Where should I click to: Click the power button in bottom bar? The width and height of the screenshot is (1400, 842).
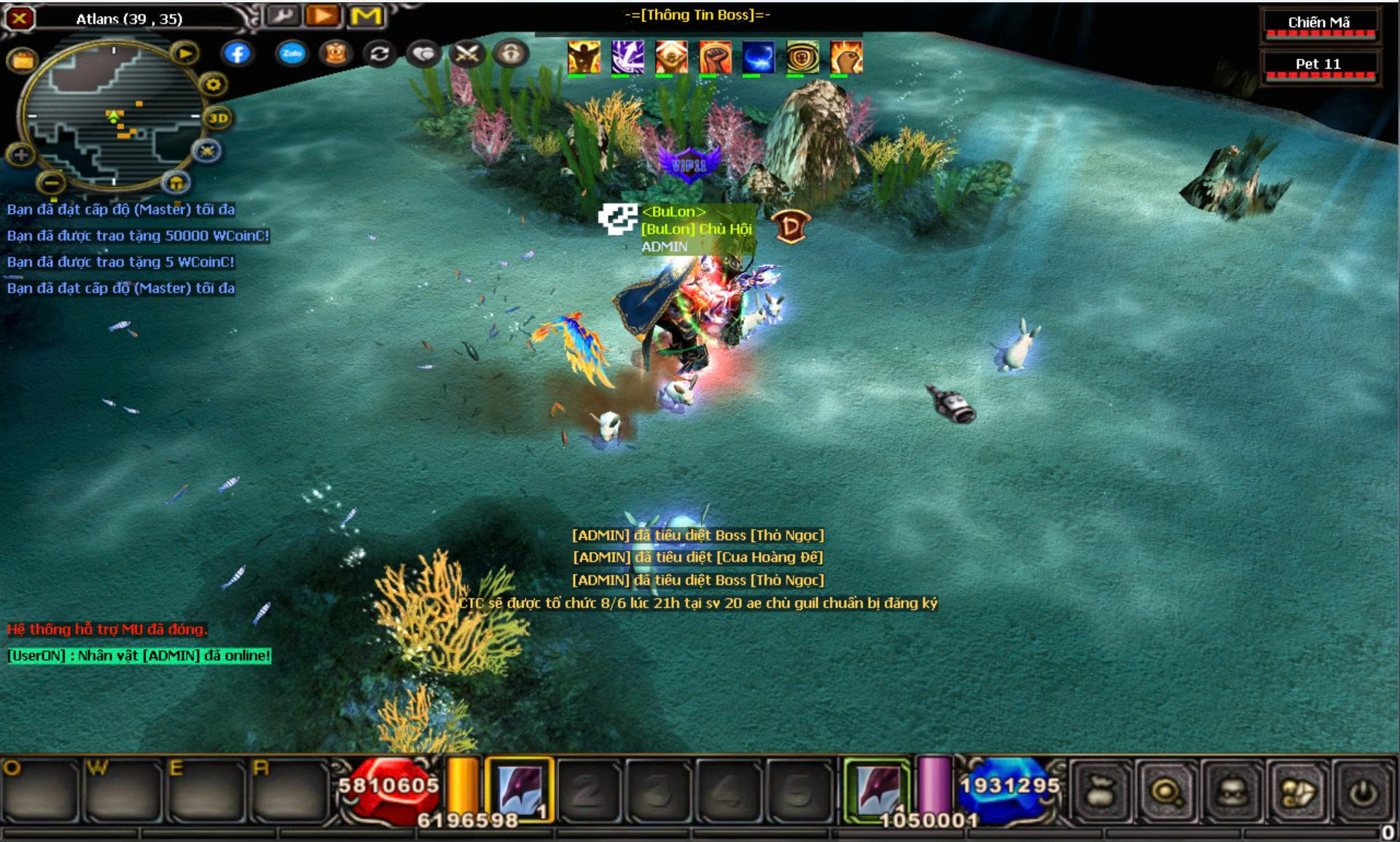click(1364, 792)
